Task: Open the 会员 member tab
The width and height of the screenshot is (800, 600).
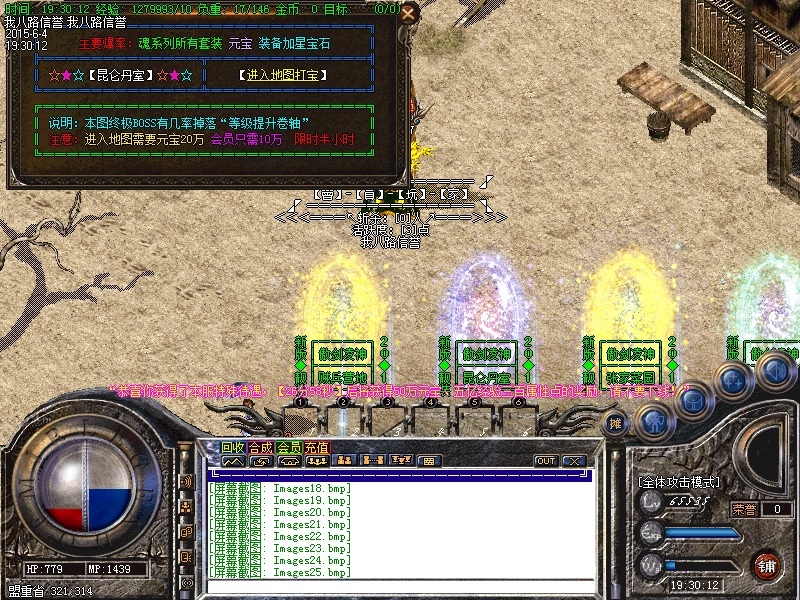Action: pos(289,448)
